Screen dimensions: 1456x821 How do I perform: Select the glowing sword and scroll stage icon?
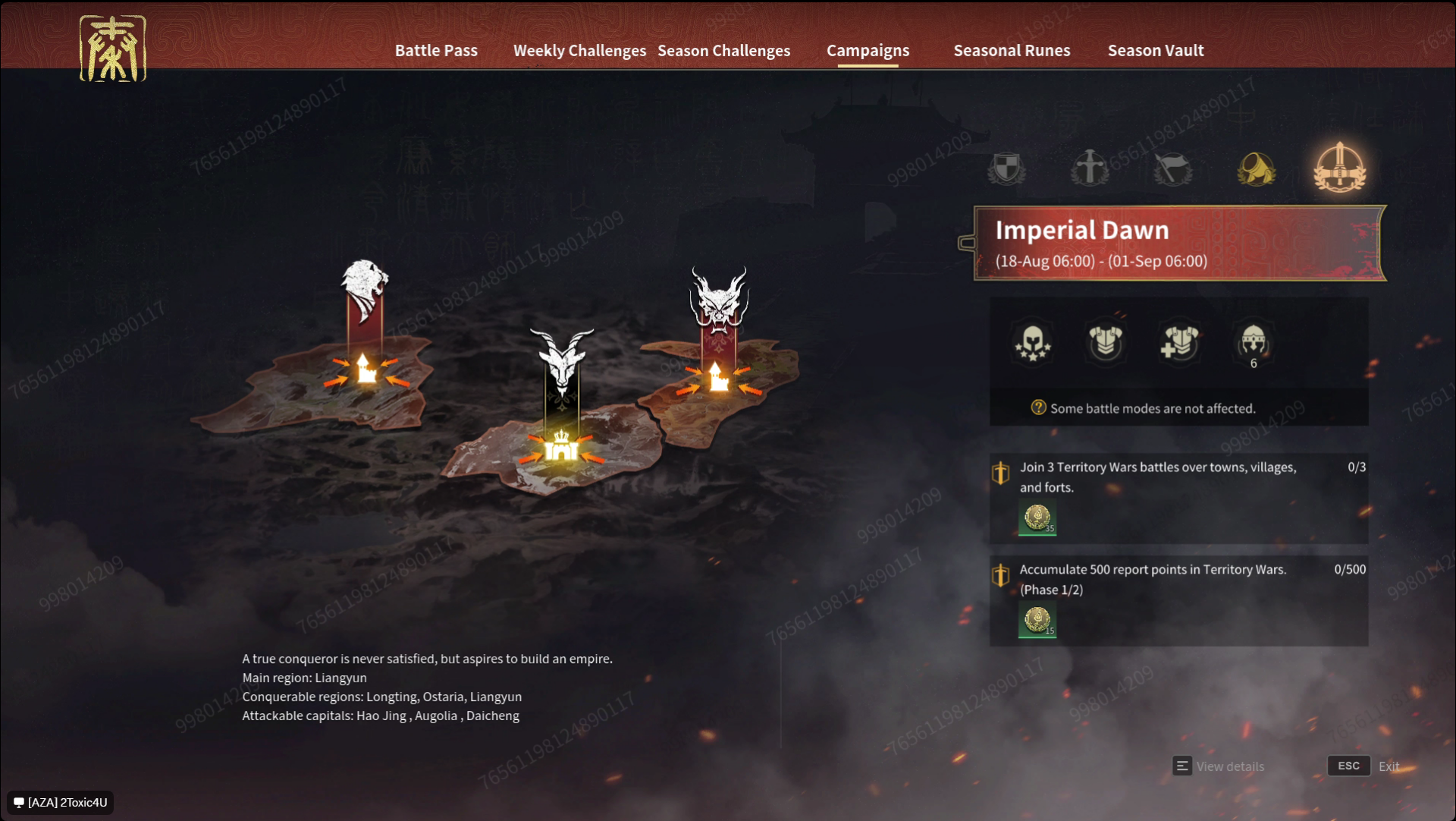[1340, 168]
